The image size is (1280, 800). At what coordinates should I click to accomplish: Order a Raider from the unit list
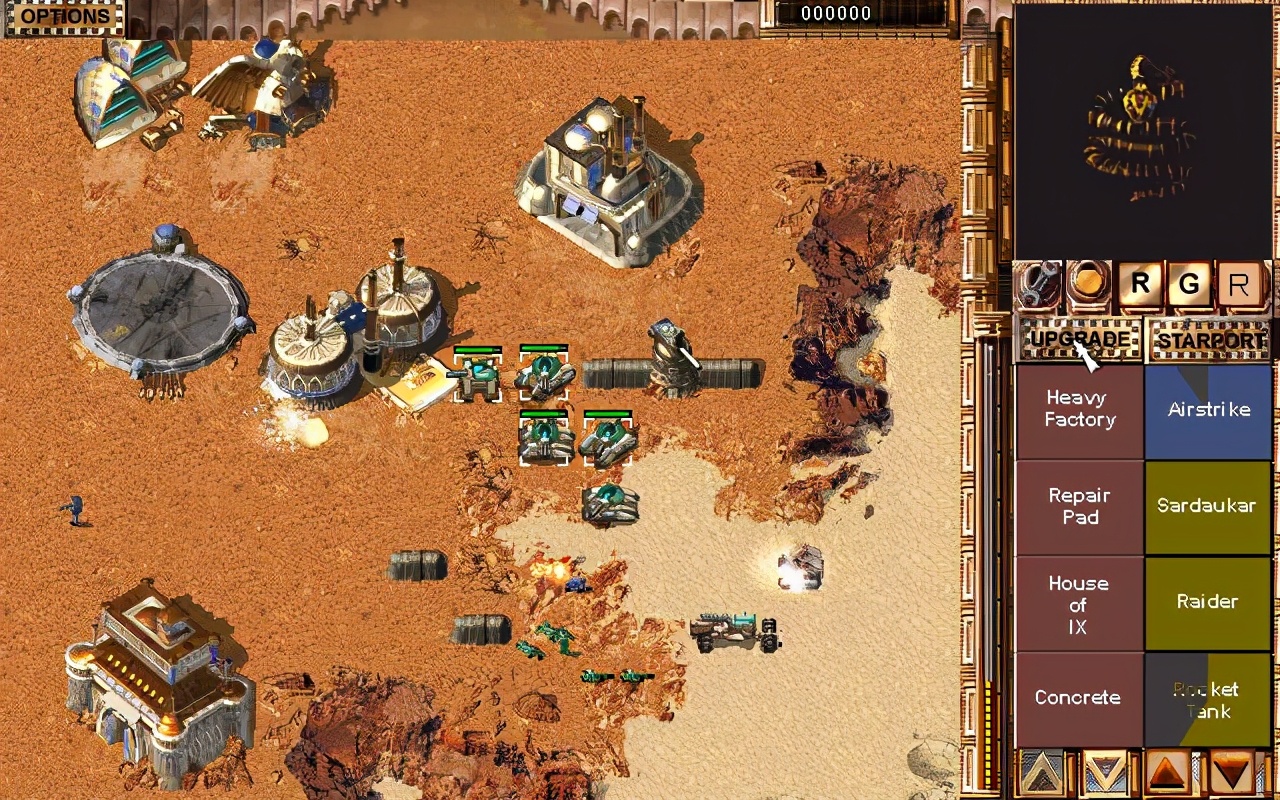pyautogui.click(x=1208, y=602)
